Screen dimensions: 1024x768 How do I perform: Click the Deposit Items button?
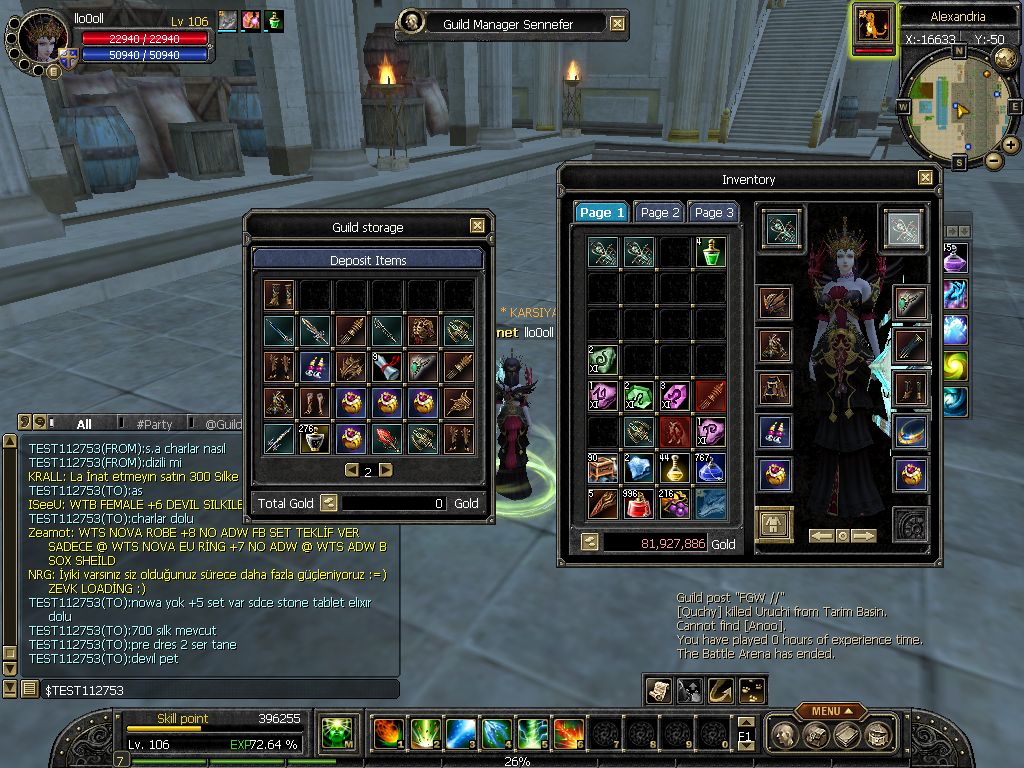pyautogui.click(x=368, y=260)
